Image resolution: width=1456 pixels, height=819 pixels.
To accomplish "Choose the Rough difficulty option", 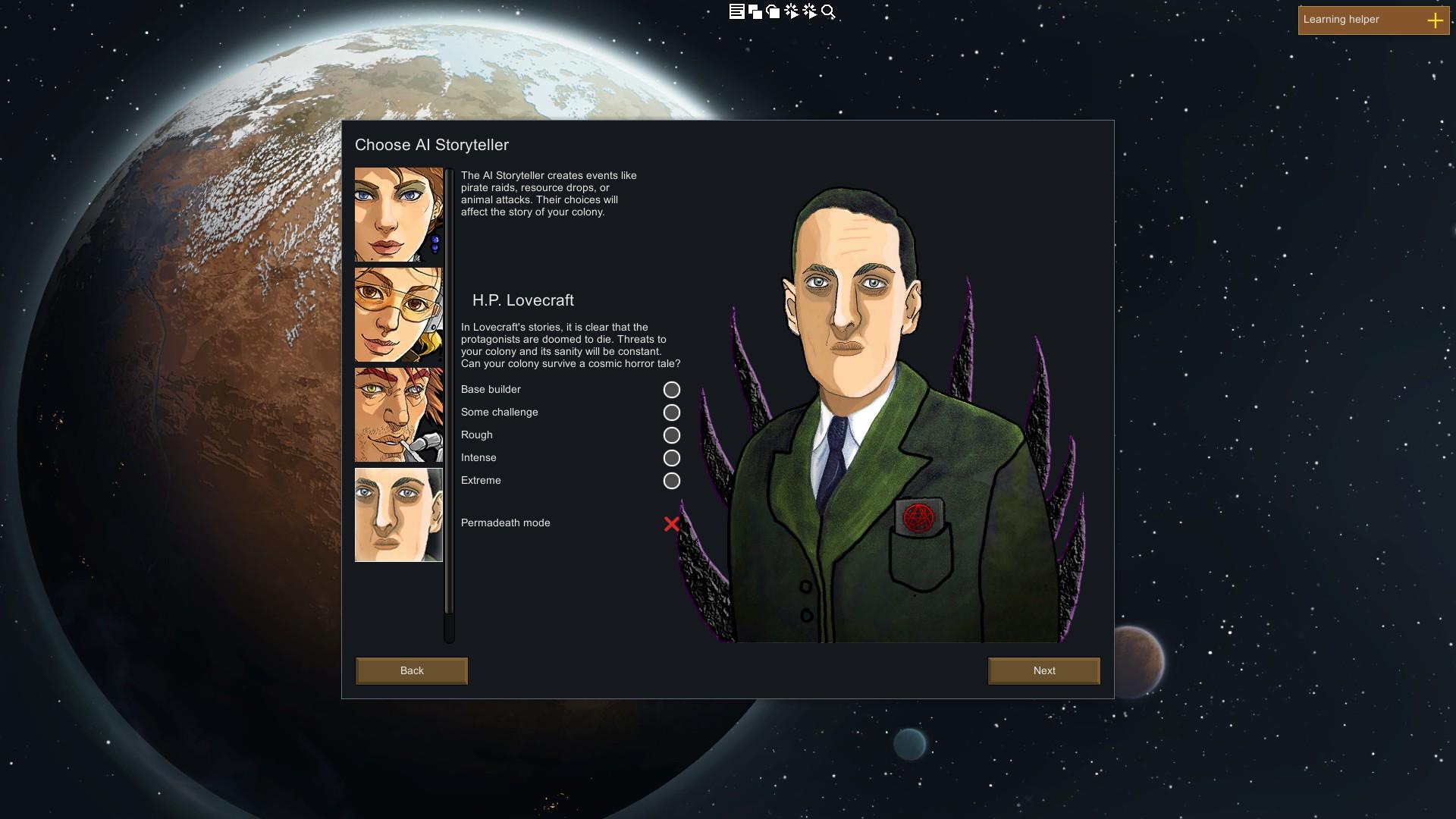I will [672, 435].
